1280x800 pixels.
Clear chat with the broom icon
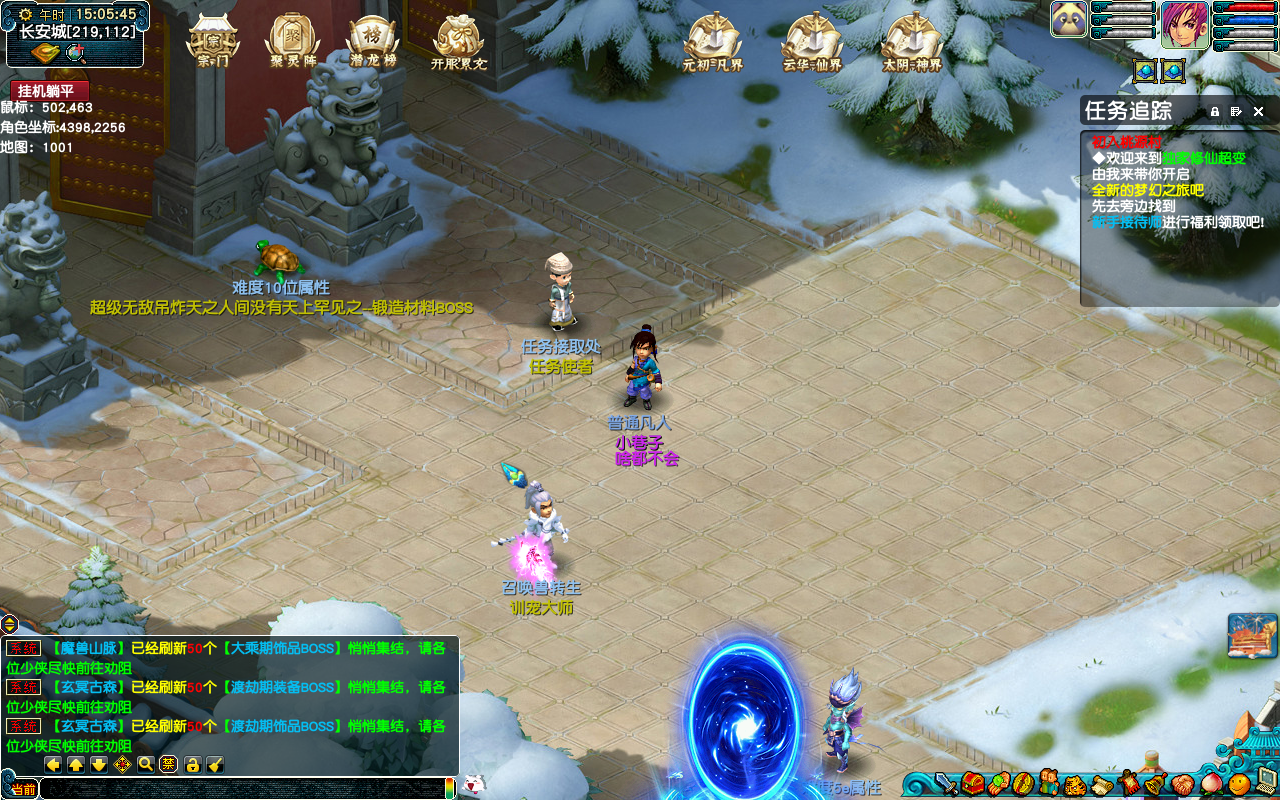[x=215, y=765]
